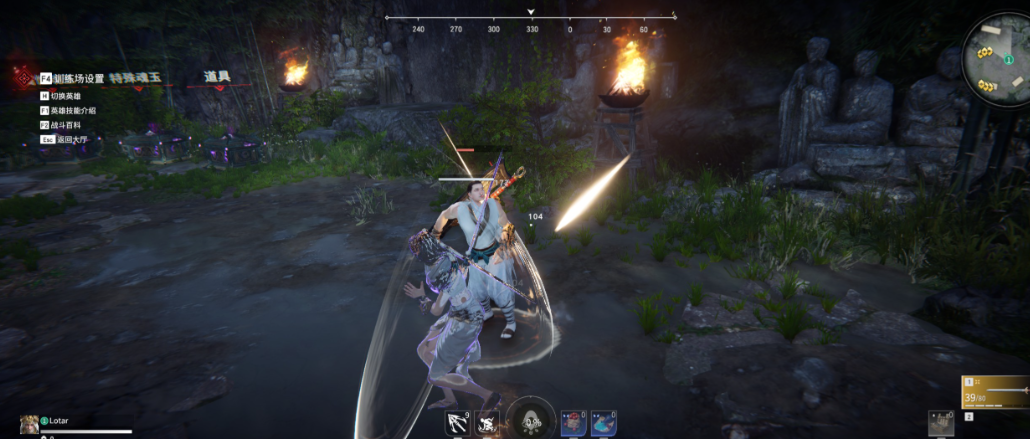Screen dimensions: 1030x439
Task: Select the repair kit item slot
Action: pos(941,422)
